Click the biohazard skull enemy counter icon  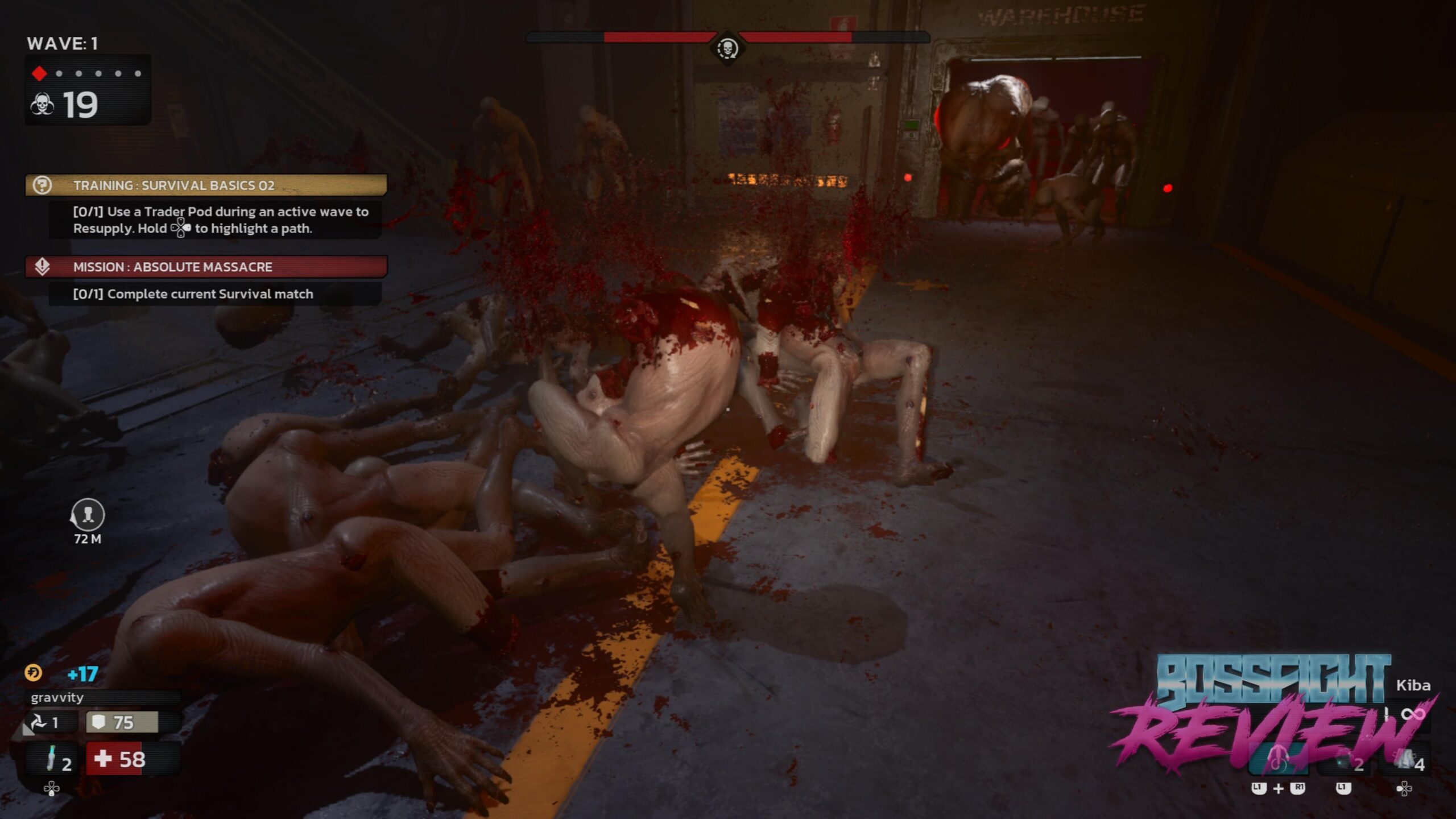[x=43, y=105]
